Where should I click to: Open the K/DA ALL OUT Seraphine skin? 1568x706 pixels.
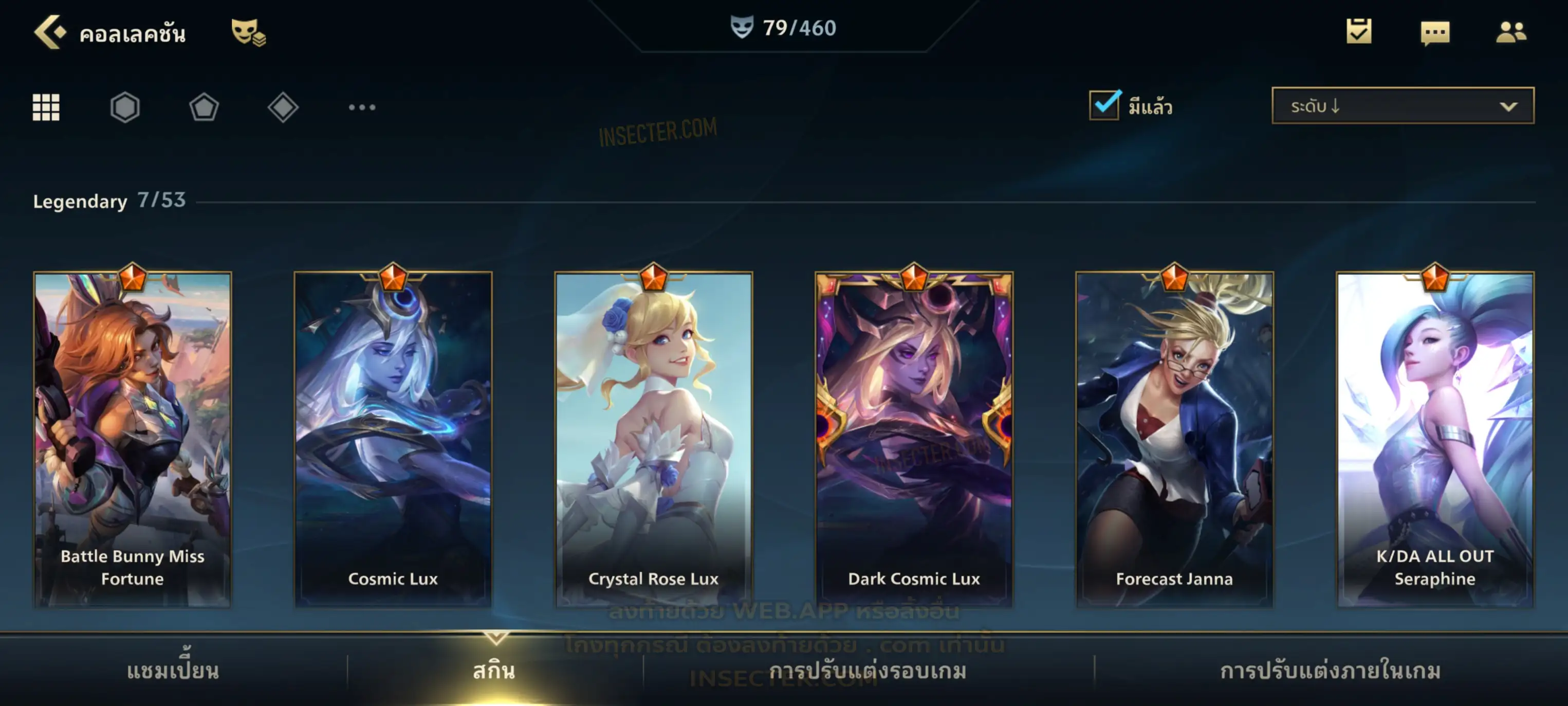[1435, 439]
